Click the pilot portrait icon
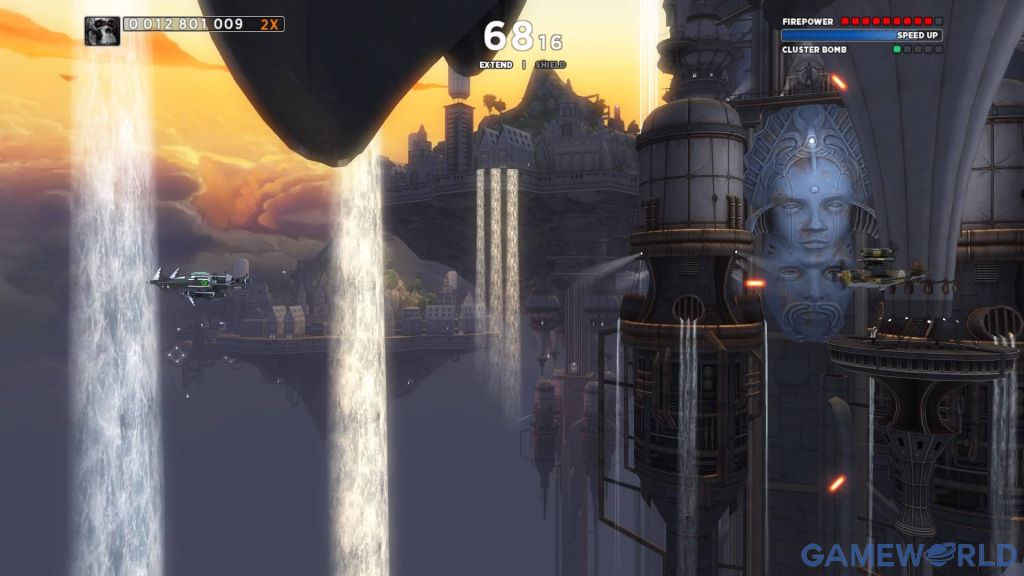Image resolution: width=1024 pixels, height=576 pixels. pos(102,30)
